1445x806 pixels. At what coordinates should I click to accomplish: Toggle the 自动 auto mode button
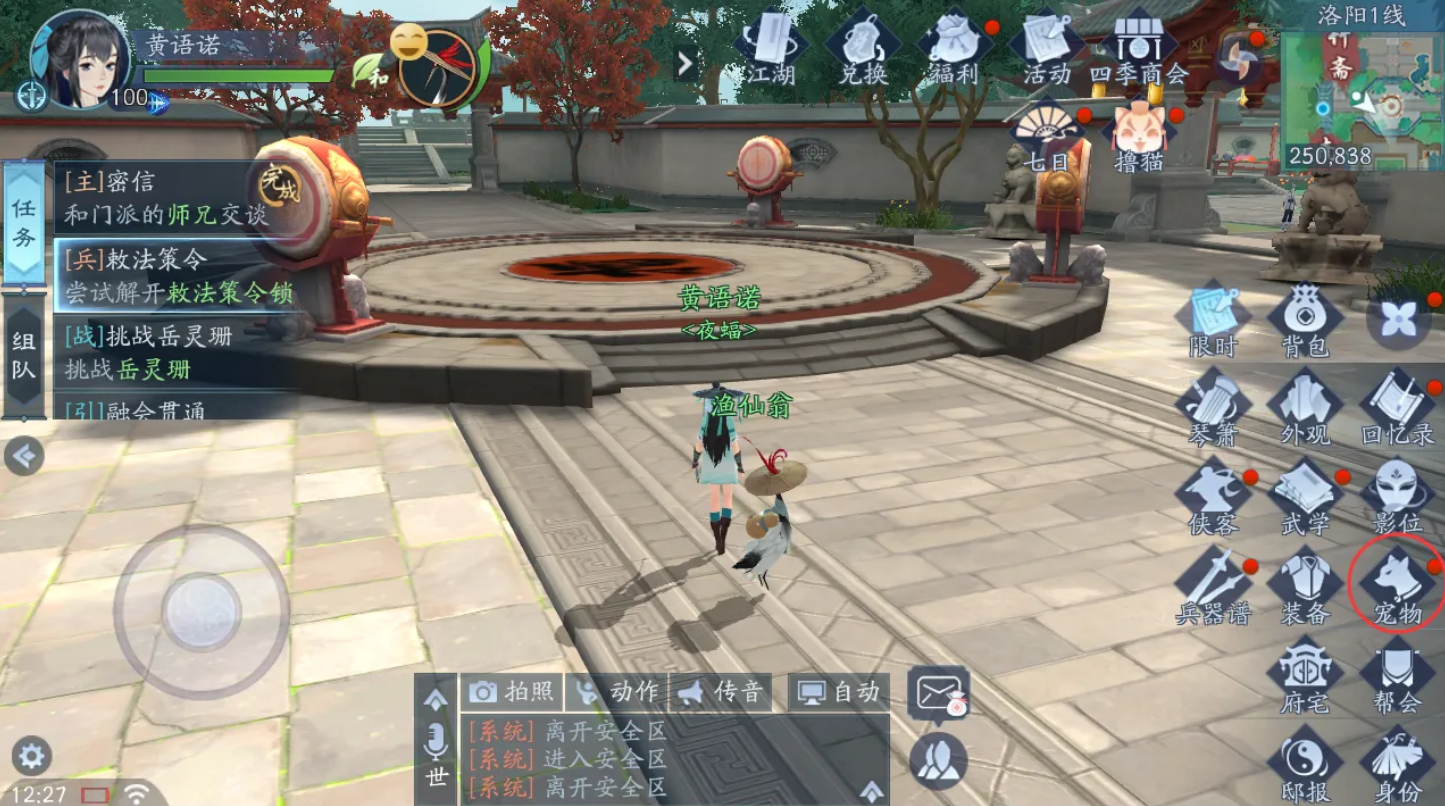840,691
